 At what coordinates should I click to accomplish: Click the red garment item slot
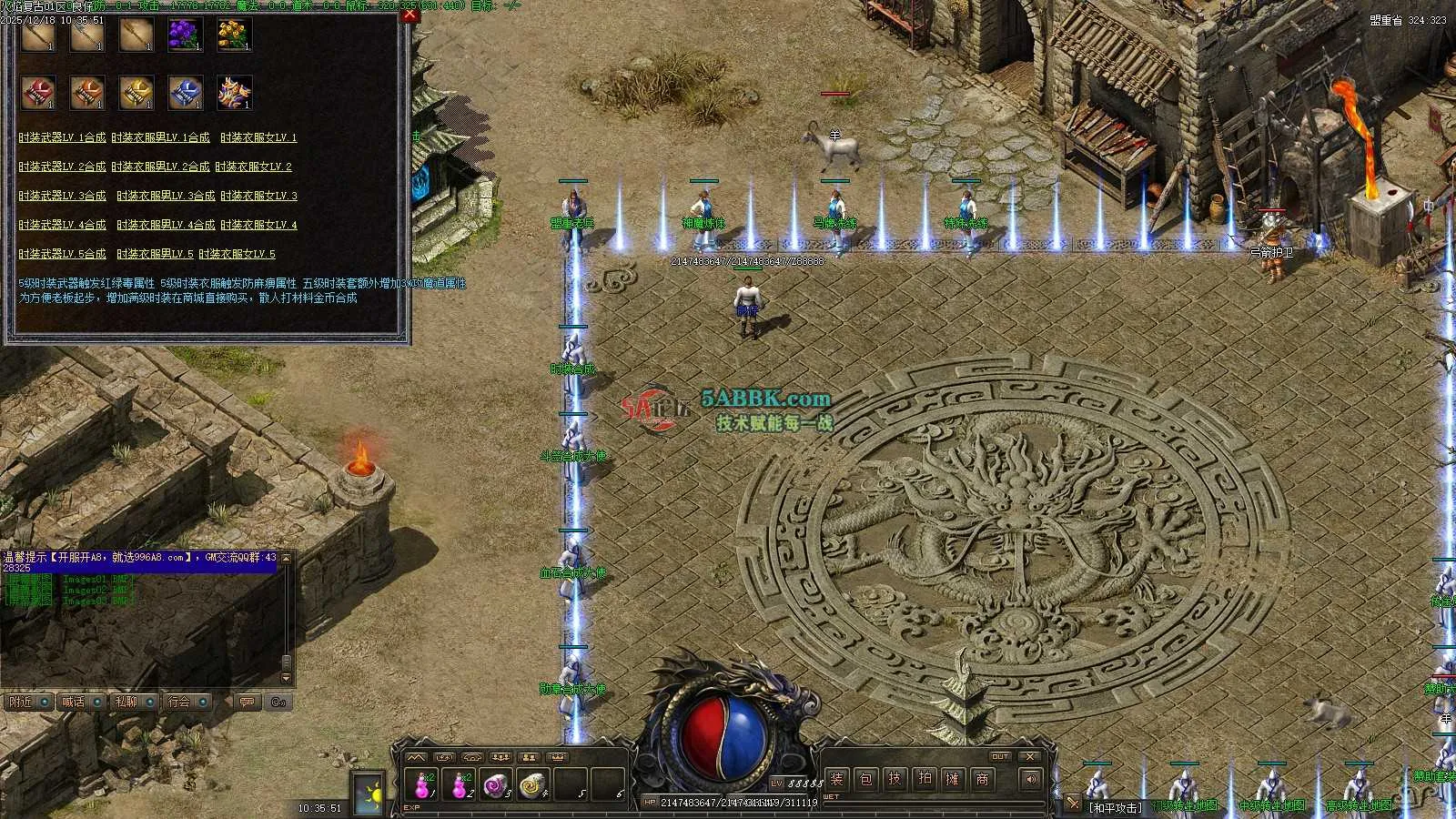(38, 93)
